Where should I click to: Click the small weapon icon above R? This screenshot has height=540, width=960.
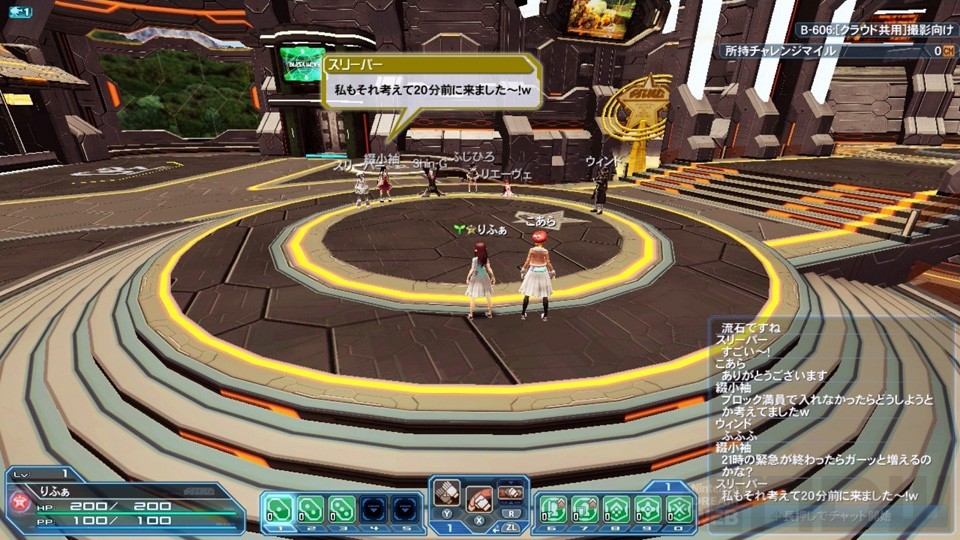tap(511, 492)
